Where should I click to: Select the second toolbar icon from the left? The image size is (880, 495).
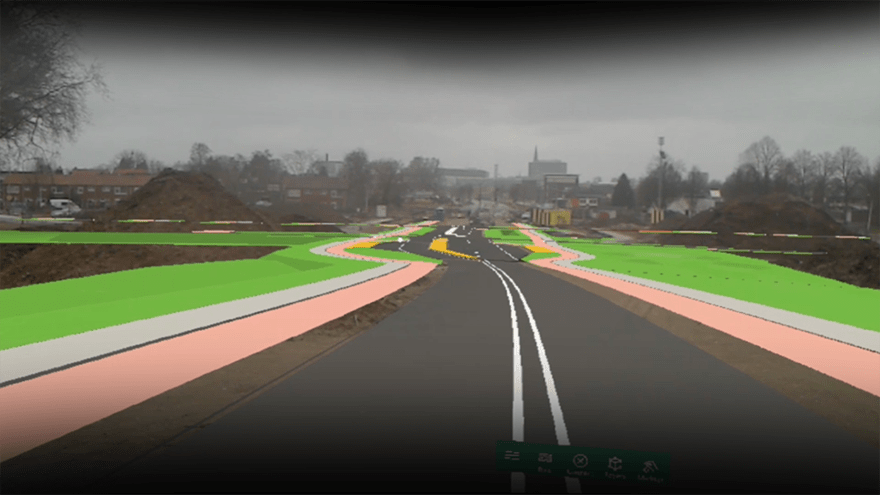pos(545,459)
